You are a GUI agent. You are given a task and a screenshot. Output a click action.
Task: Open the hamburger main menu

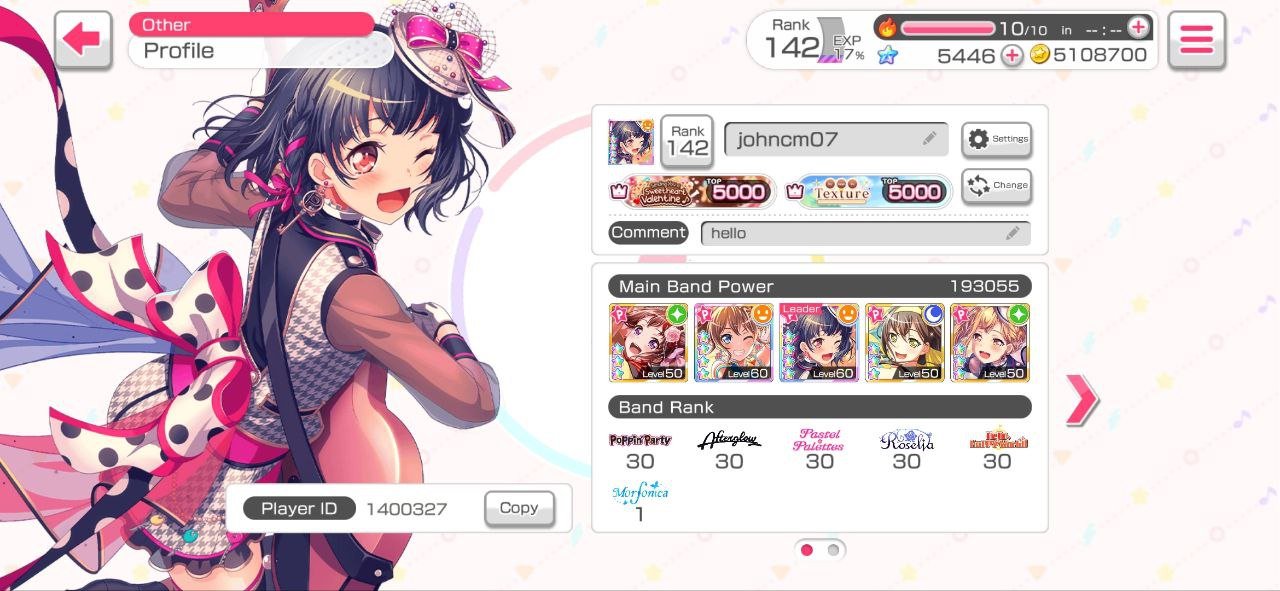1196,40
